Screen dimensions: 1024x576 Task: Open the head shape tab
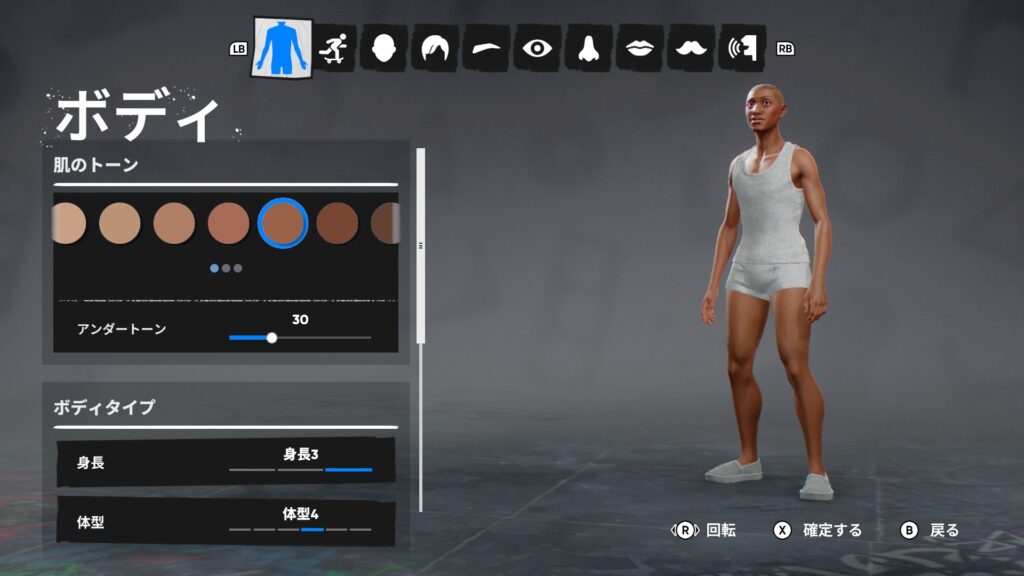click(x=383, y=47)
